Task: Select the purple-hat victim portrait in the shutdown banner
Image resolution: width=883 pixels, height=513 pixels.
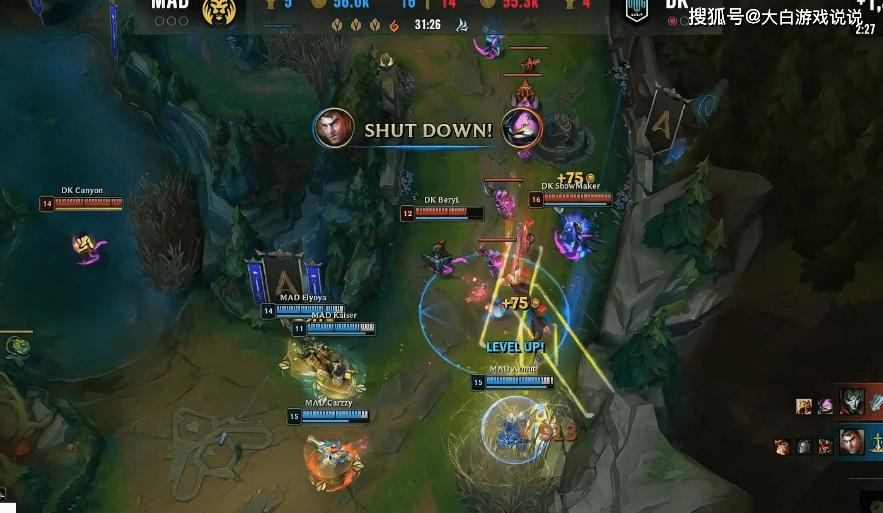Action: 522,129
